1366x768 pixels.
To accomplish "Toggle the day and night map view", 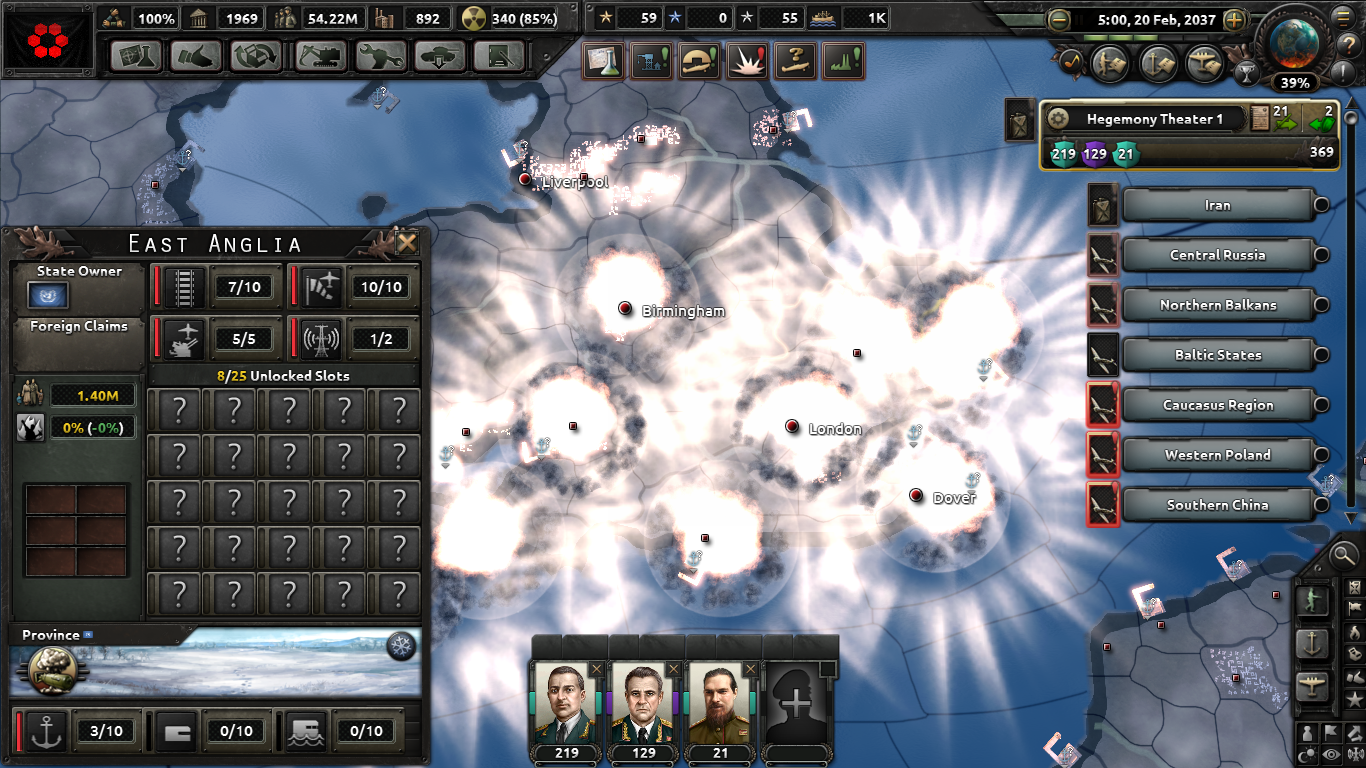I will [1307, 753].
